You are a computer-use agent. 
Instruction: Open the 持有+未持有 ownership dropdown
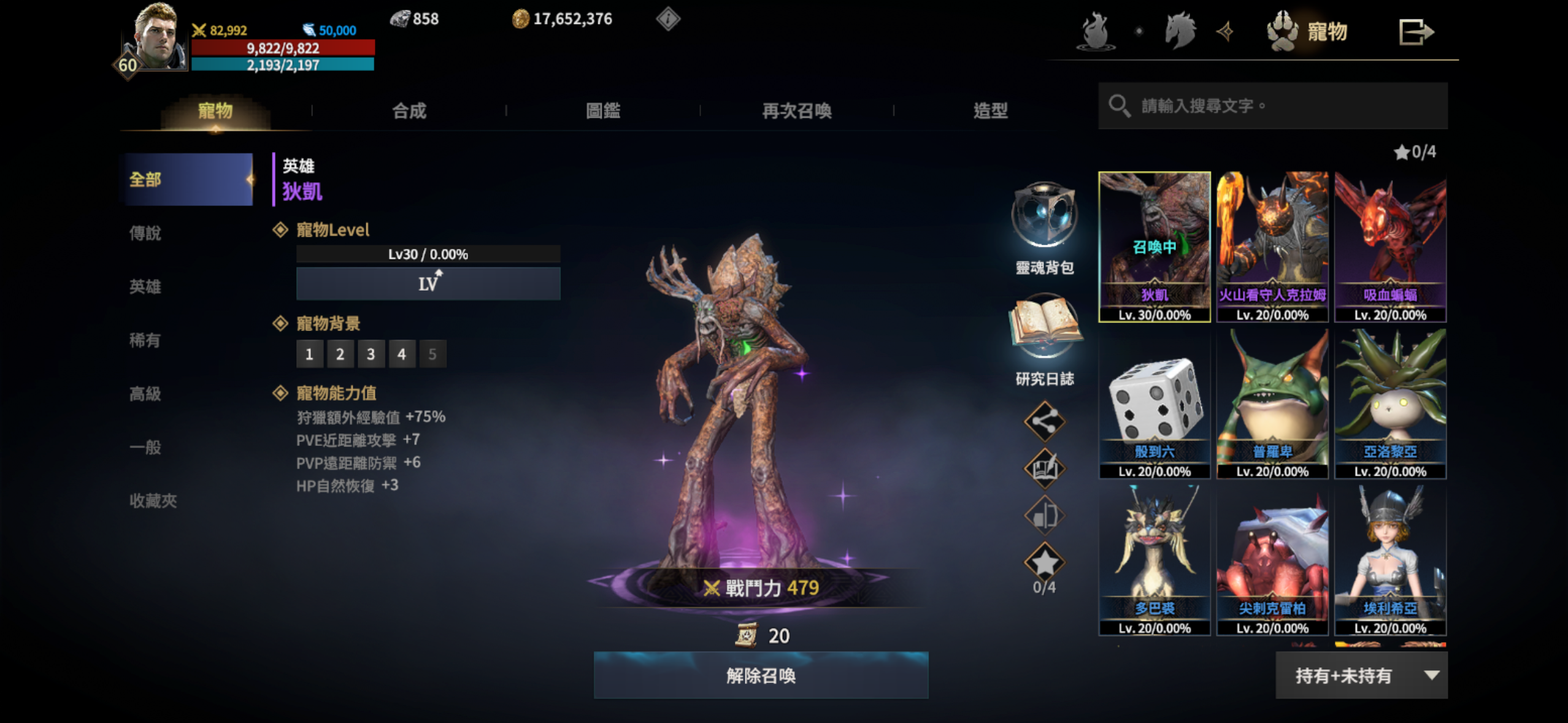[x=1361, y=675]
